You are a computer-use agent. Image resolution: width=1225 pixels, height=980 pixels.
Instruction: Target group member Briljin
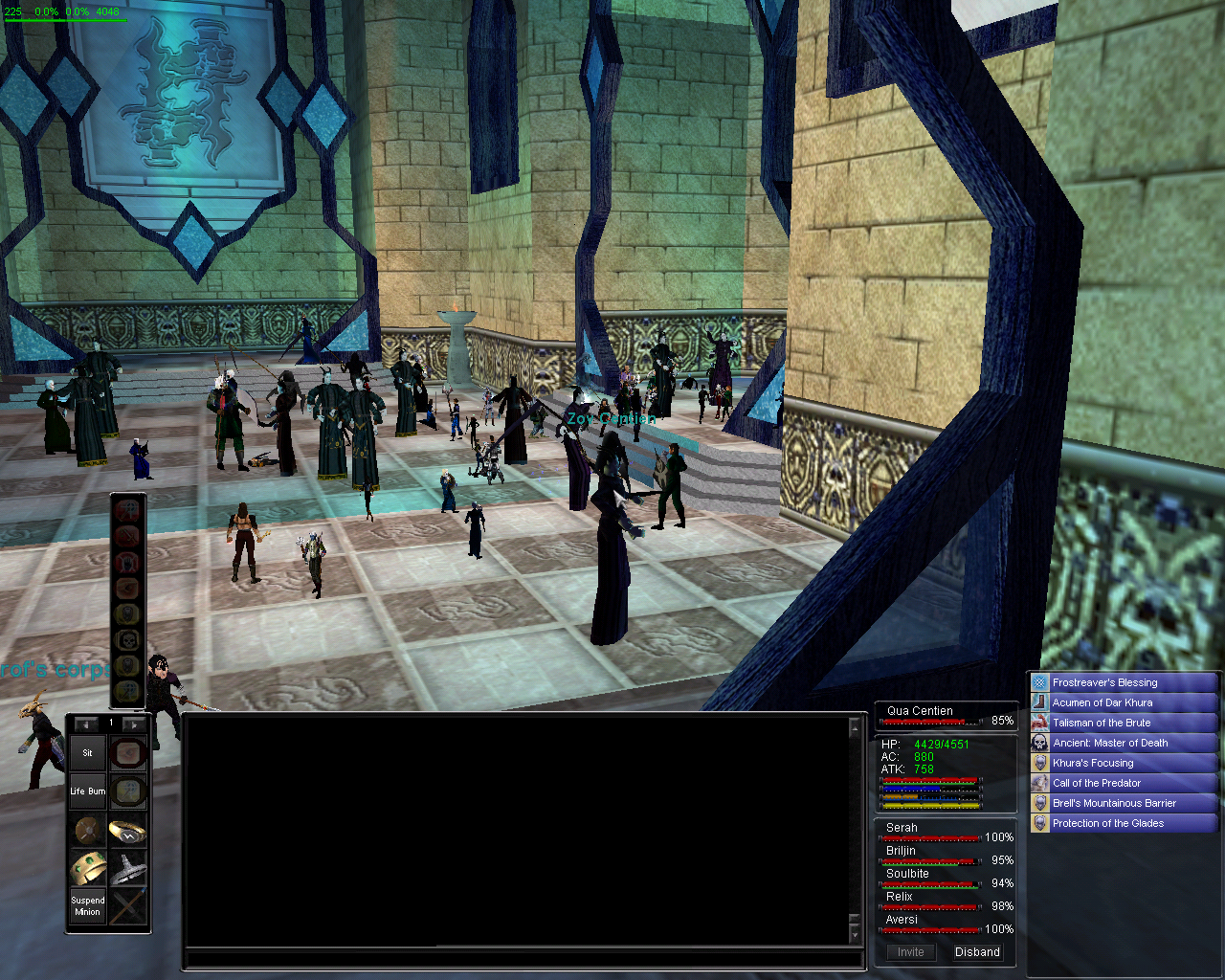(x=902, y=851)
